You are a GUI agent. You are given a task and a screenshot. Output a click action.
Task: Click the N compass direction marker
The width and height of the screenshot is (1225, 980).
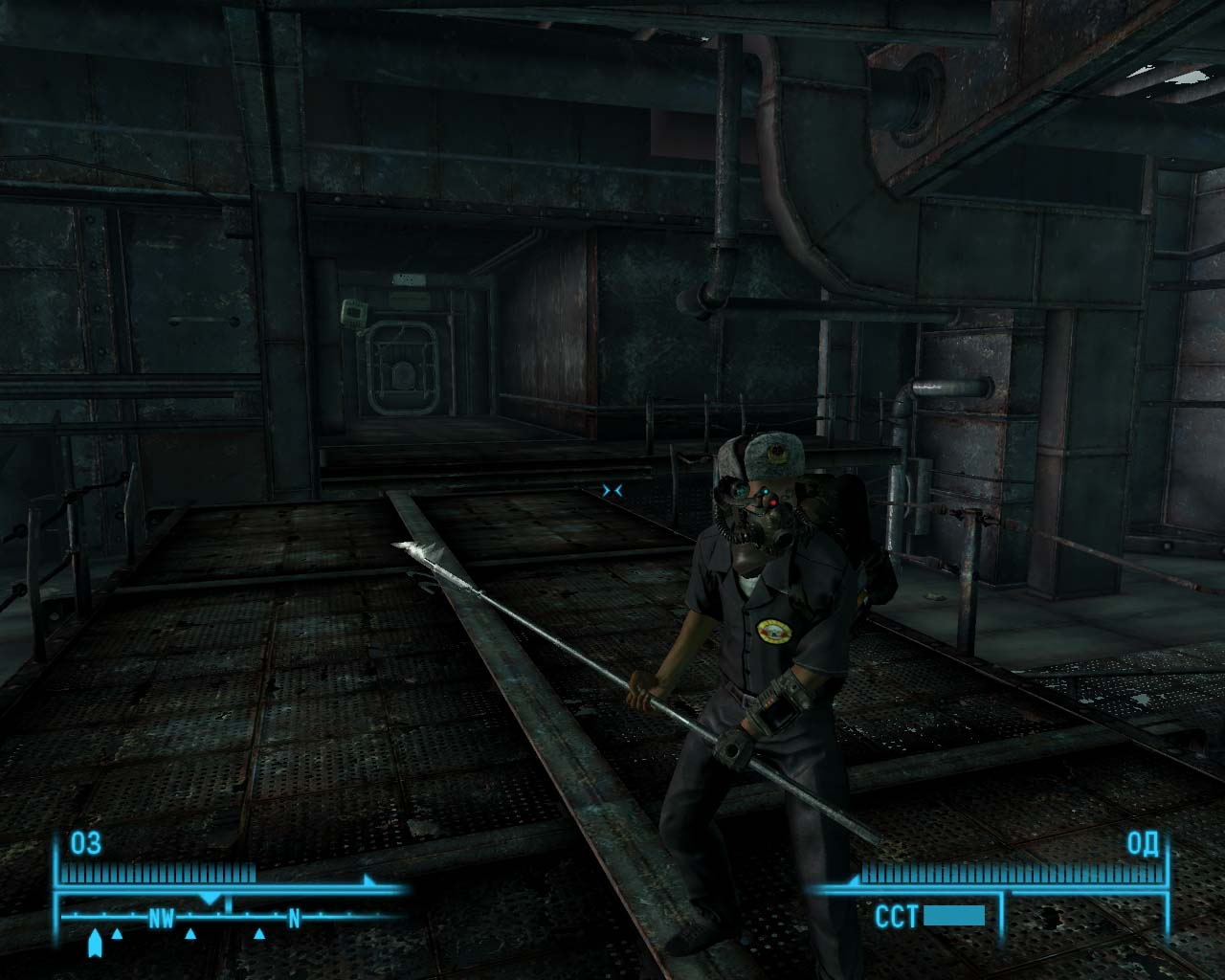(293, 916)
